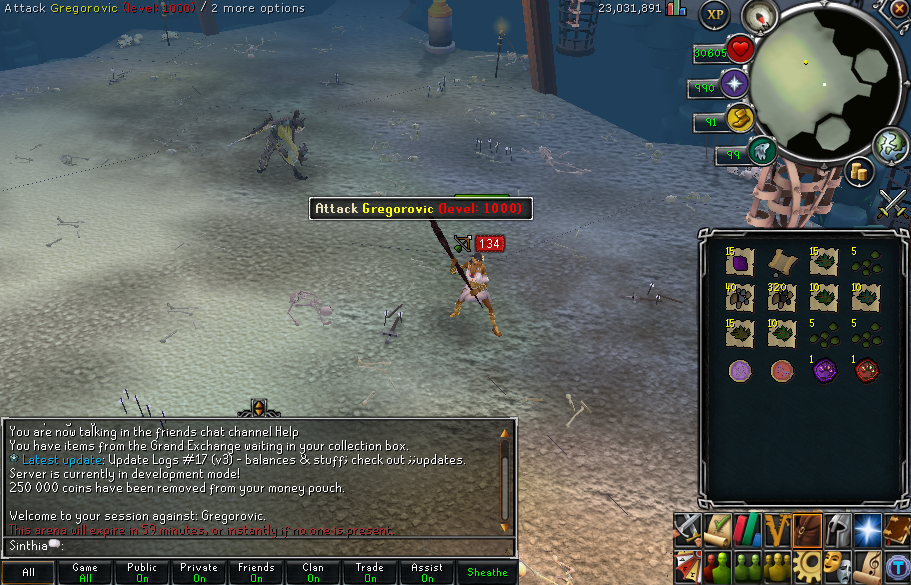Open the worn equipment helmet tab

(837, 529)
